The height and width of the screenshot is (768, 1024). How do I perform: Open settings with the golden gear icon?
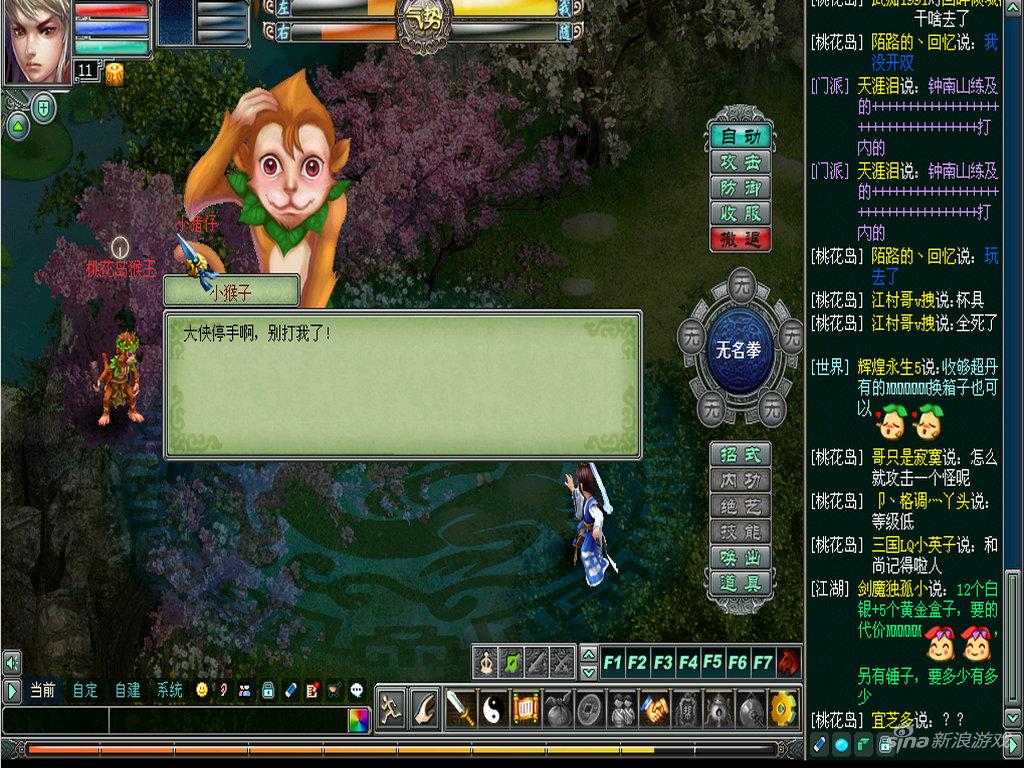click(x=783, y=709)
